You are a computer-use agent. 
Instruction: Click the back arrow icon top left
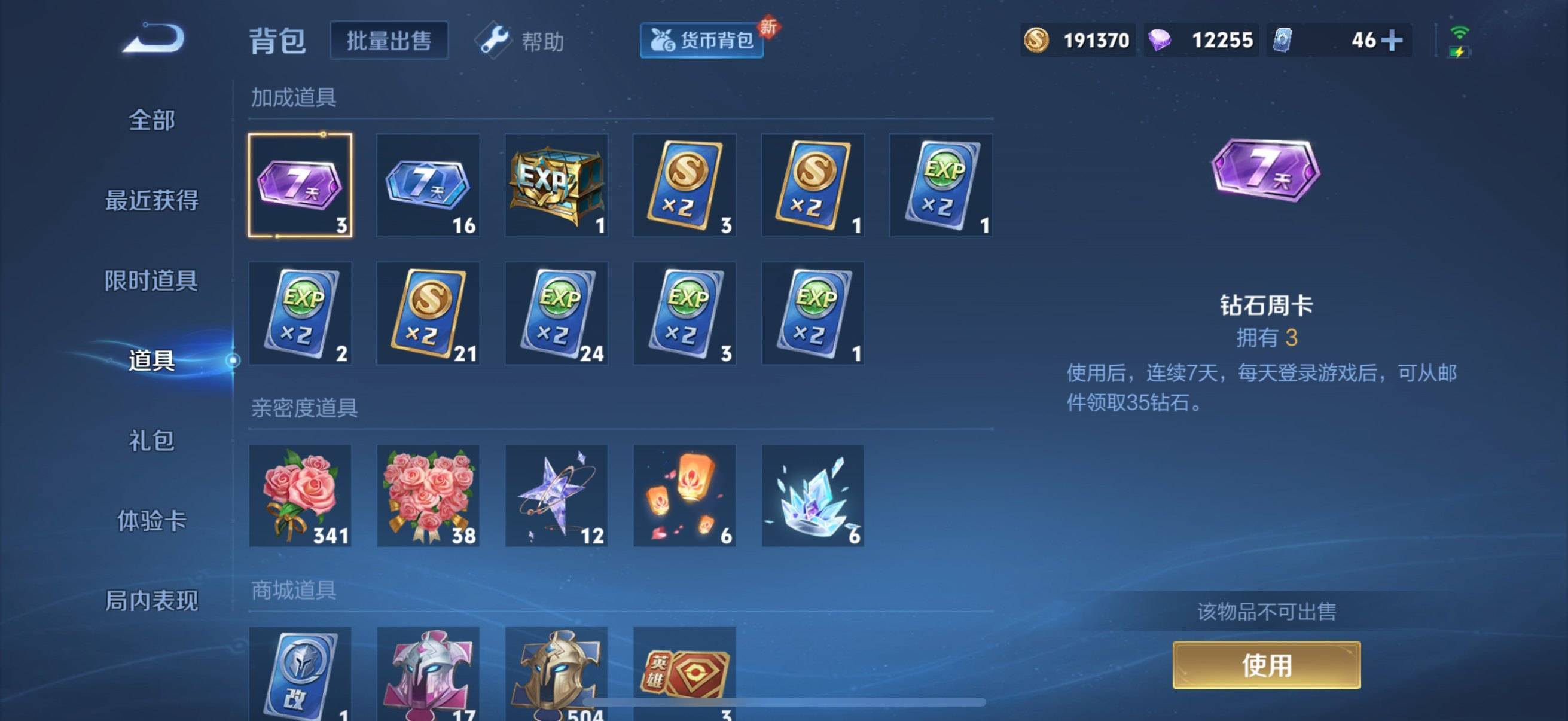coord(153,38)
